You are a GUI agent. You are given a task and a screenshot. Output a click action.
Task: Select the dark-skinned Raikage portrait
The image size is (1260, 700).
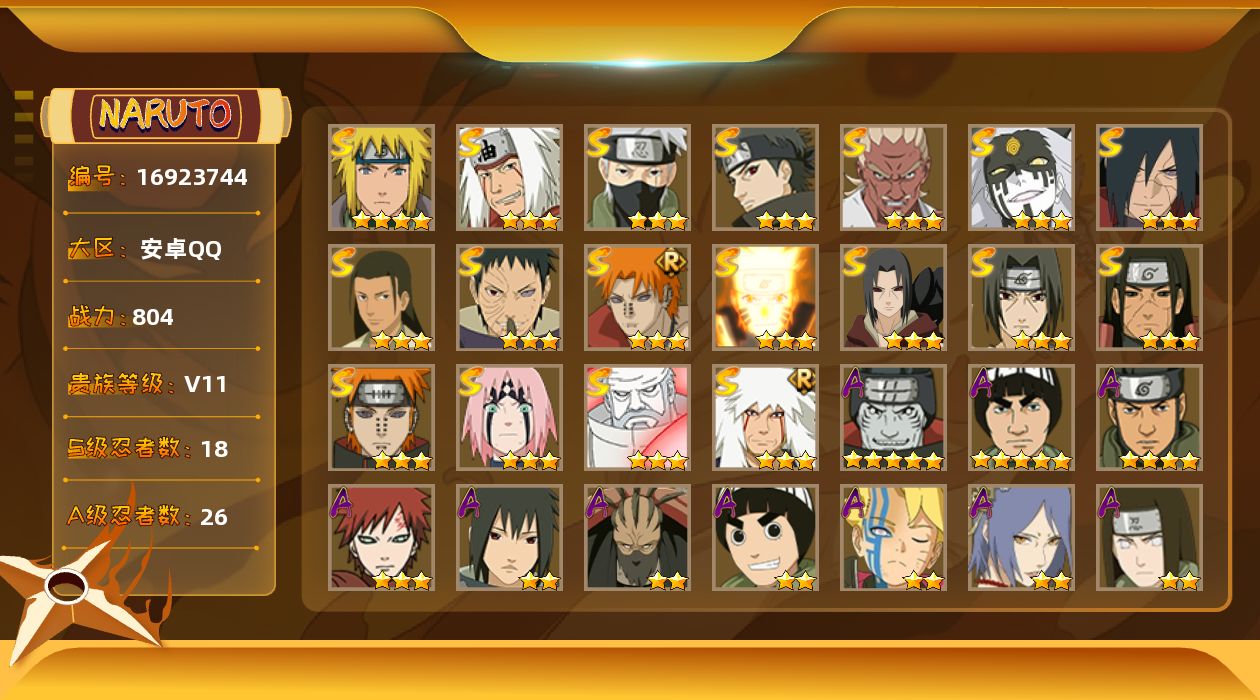pos(893,178)
